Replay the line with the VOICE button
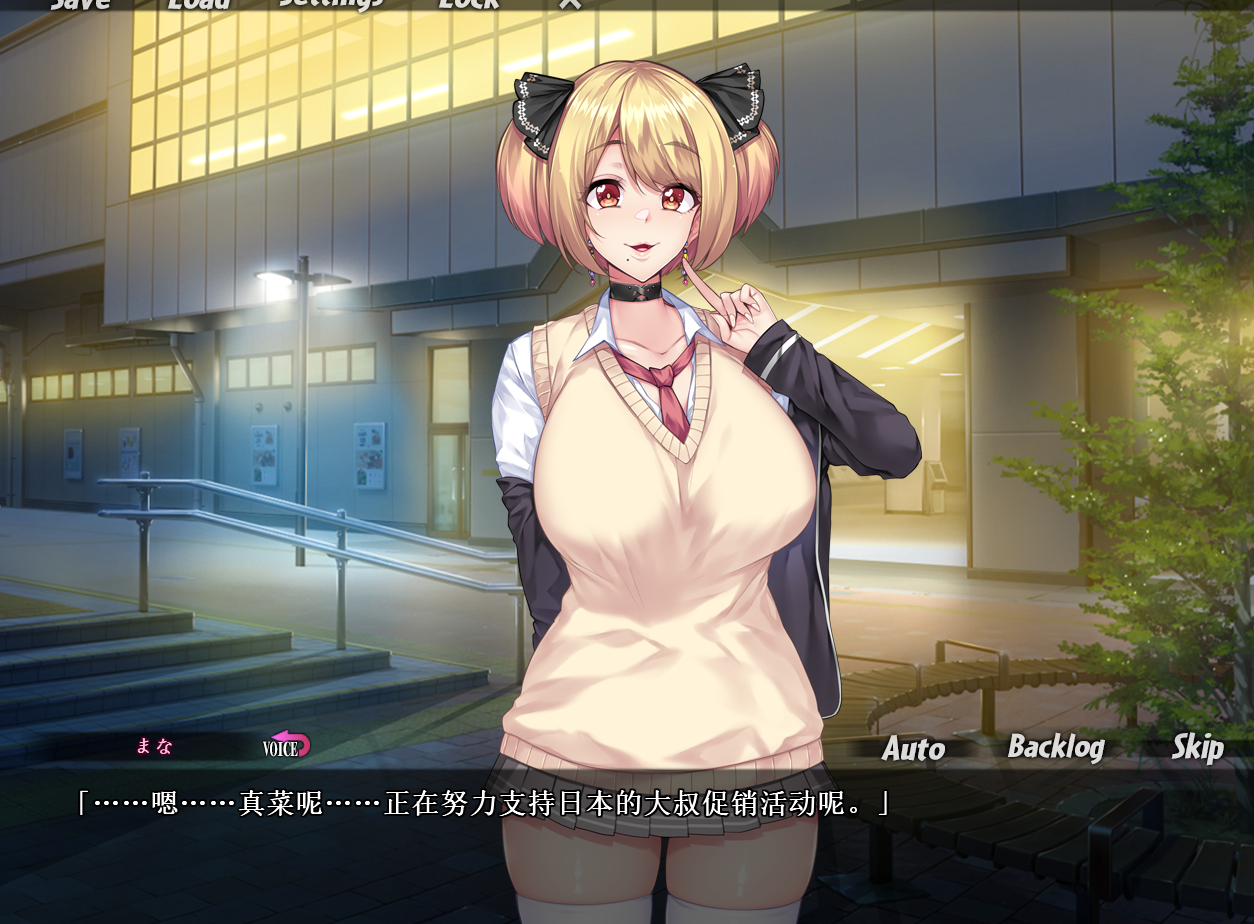The height and width of the screenshot is (924, 1254). [x=287, y=745]
